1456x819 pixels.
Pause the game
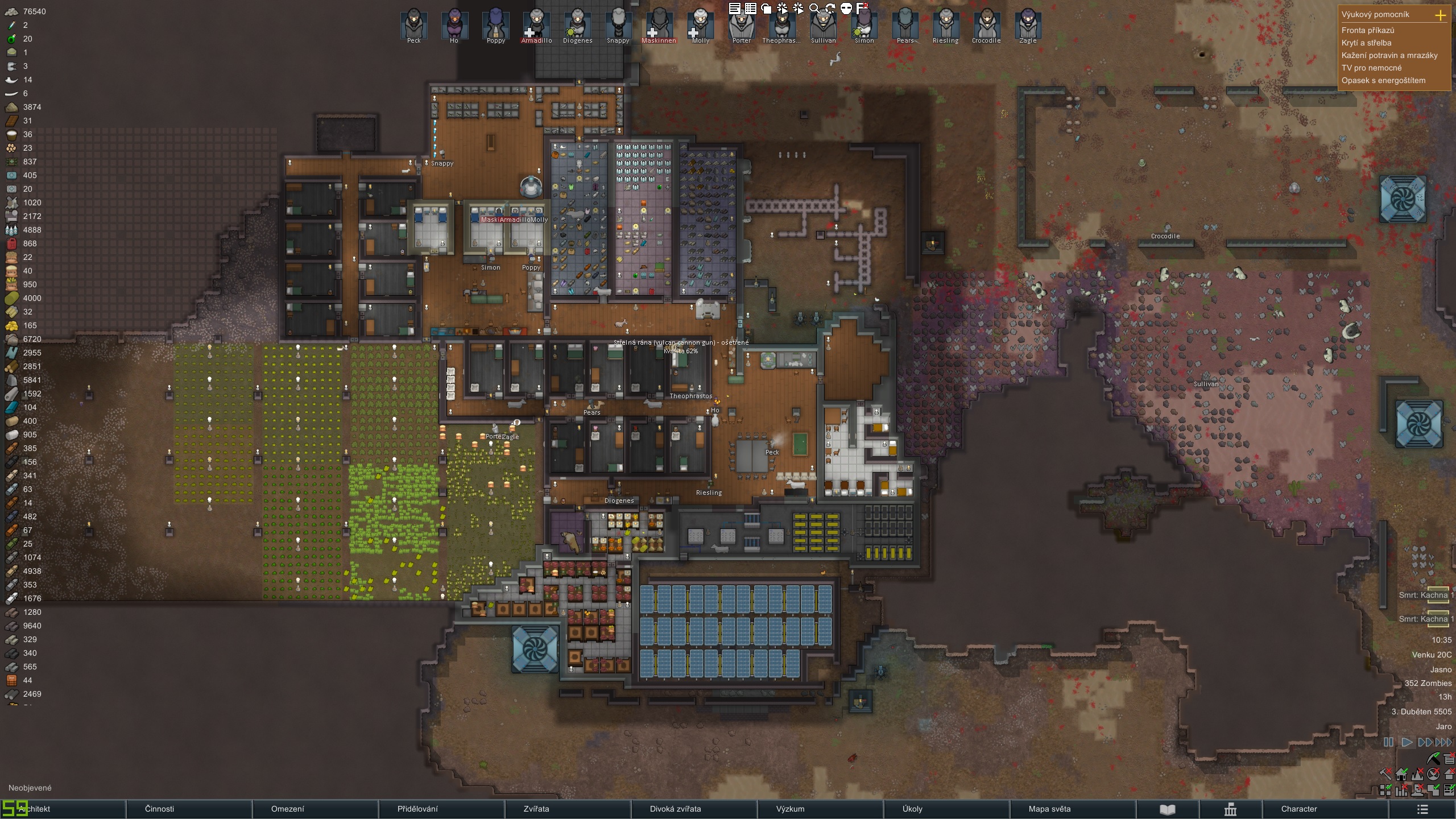[x=1388, y=742]
